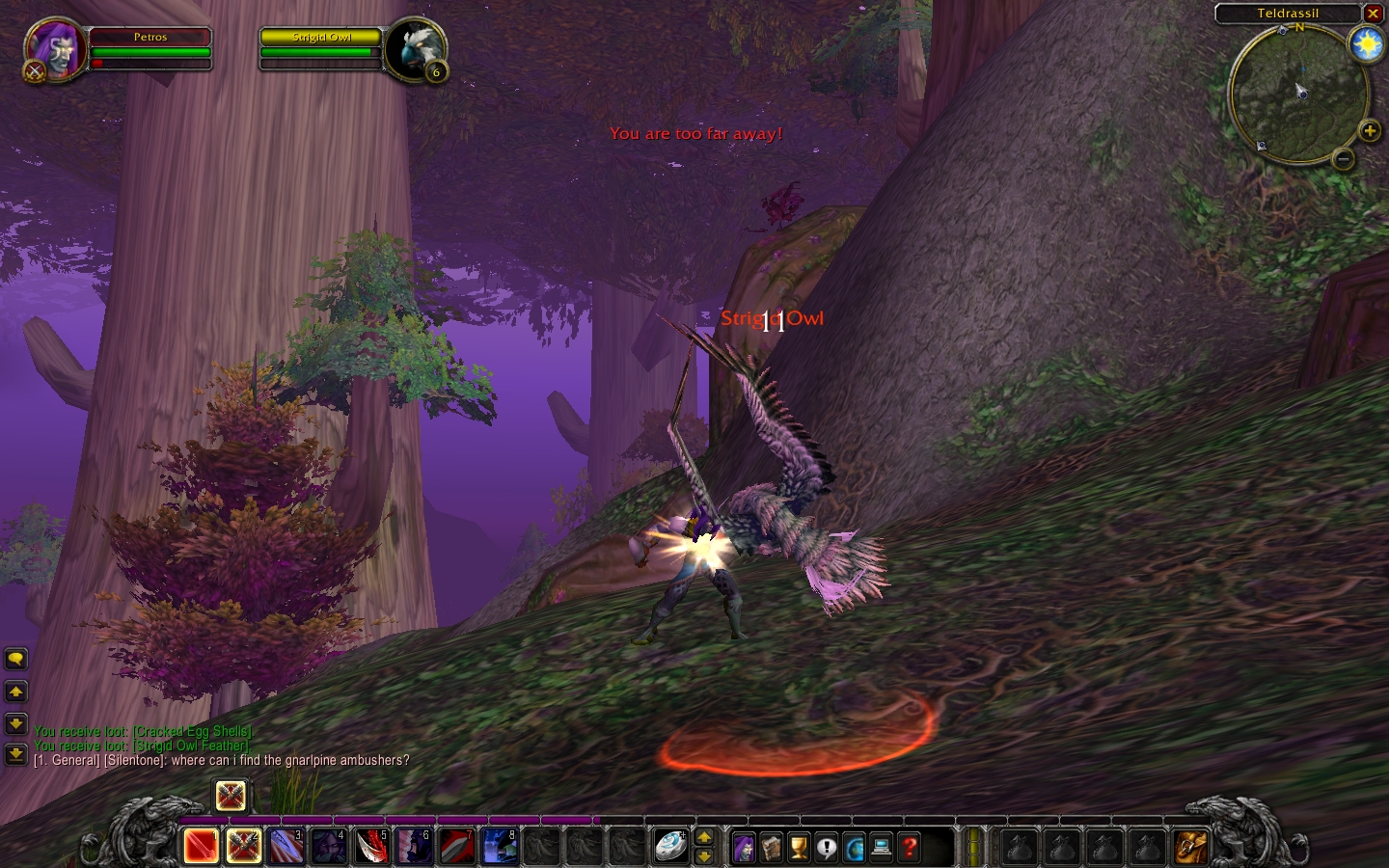Open the main menu computer icon
1389x868 pixels.
pos(882,848)
